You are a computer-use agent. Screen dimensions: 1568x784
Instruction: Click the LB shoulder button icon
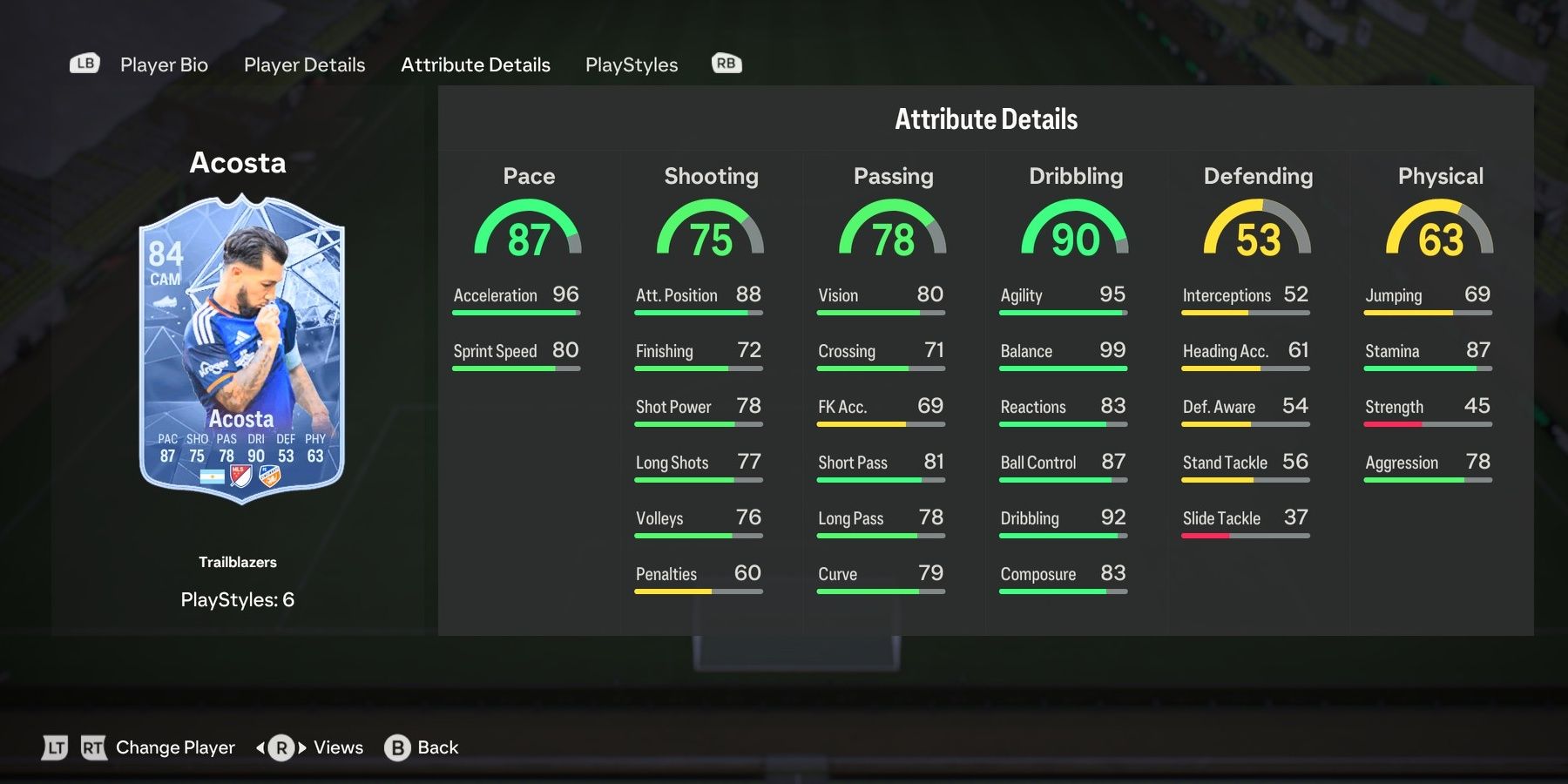point(84,63)
